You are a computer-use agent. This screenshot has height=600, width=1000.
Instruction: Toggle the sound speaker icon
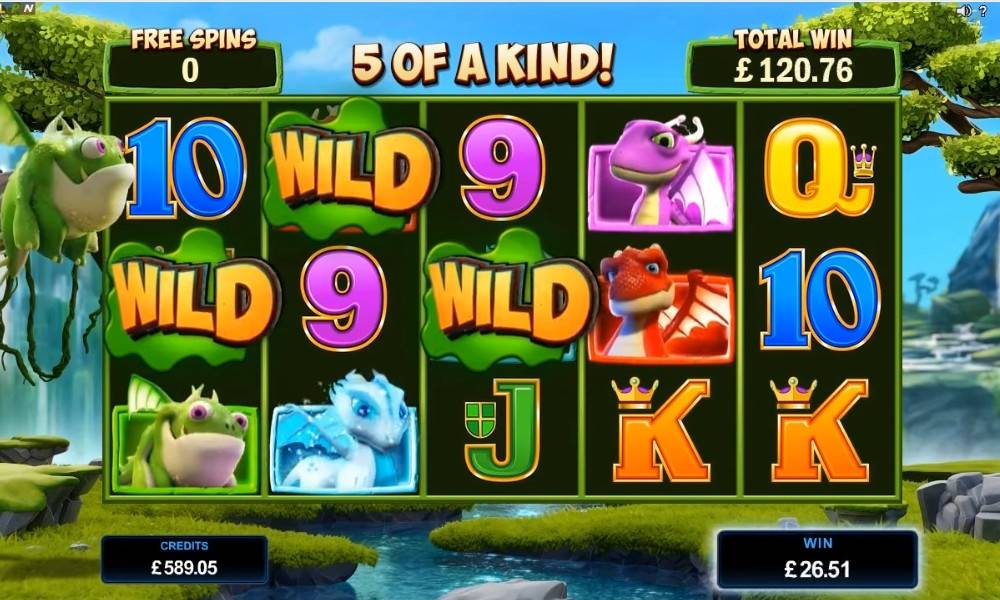click(962, 10)
